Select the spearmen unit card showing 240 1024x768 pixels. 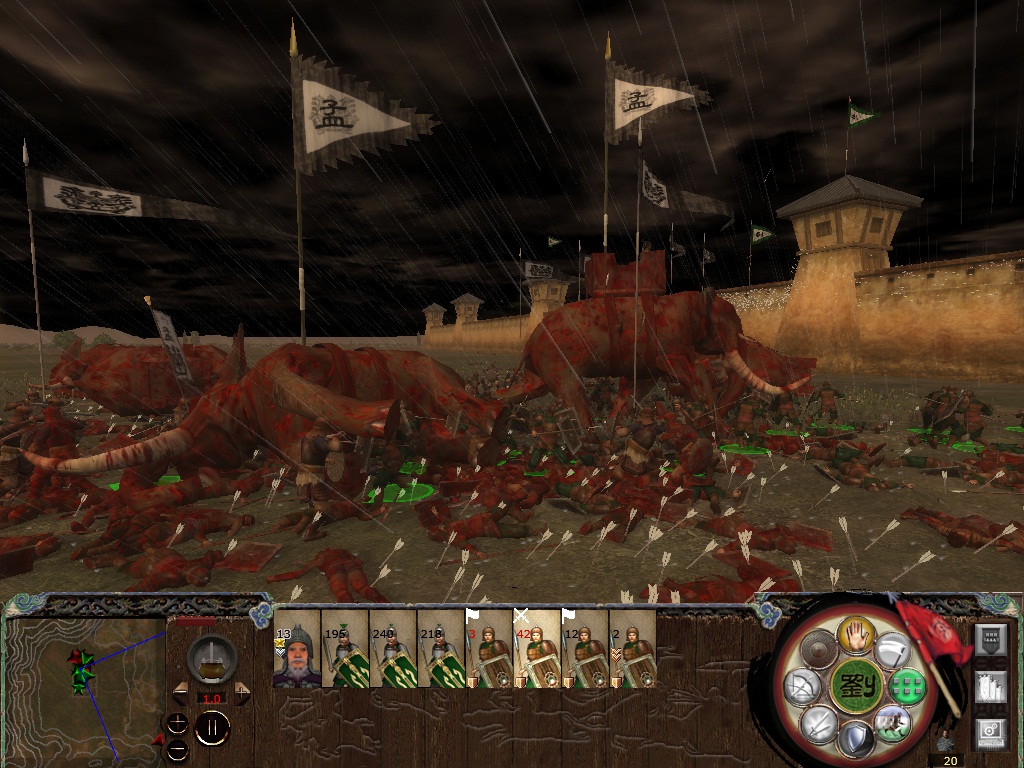coord(393,649)
